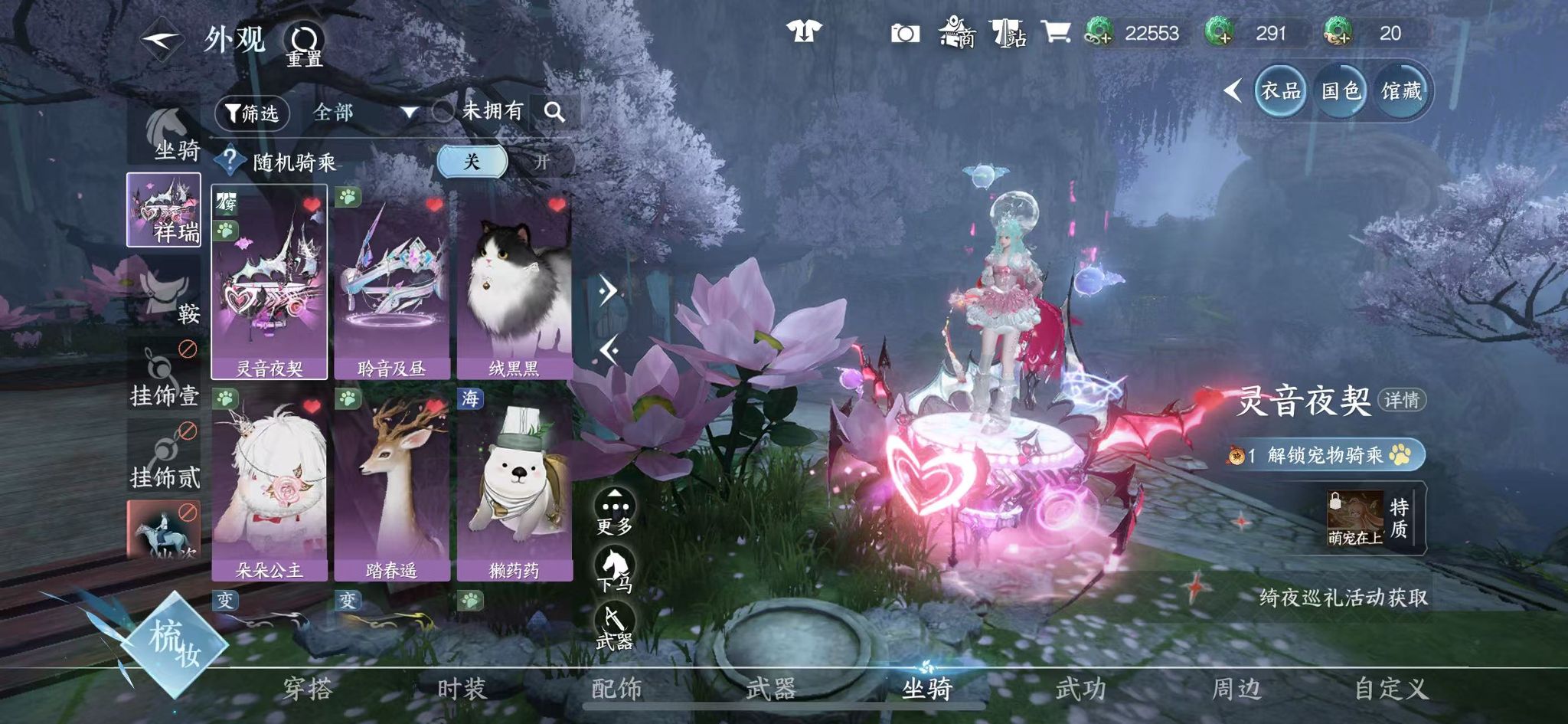Open the 详情 details for 灵音夜契
This screenshot has width=1568, height=724.
[1401, 400]
